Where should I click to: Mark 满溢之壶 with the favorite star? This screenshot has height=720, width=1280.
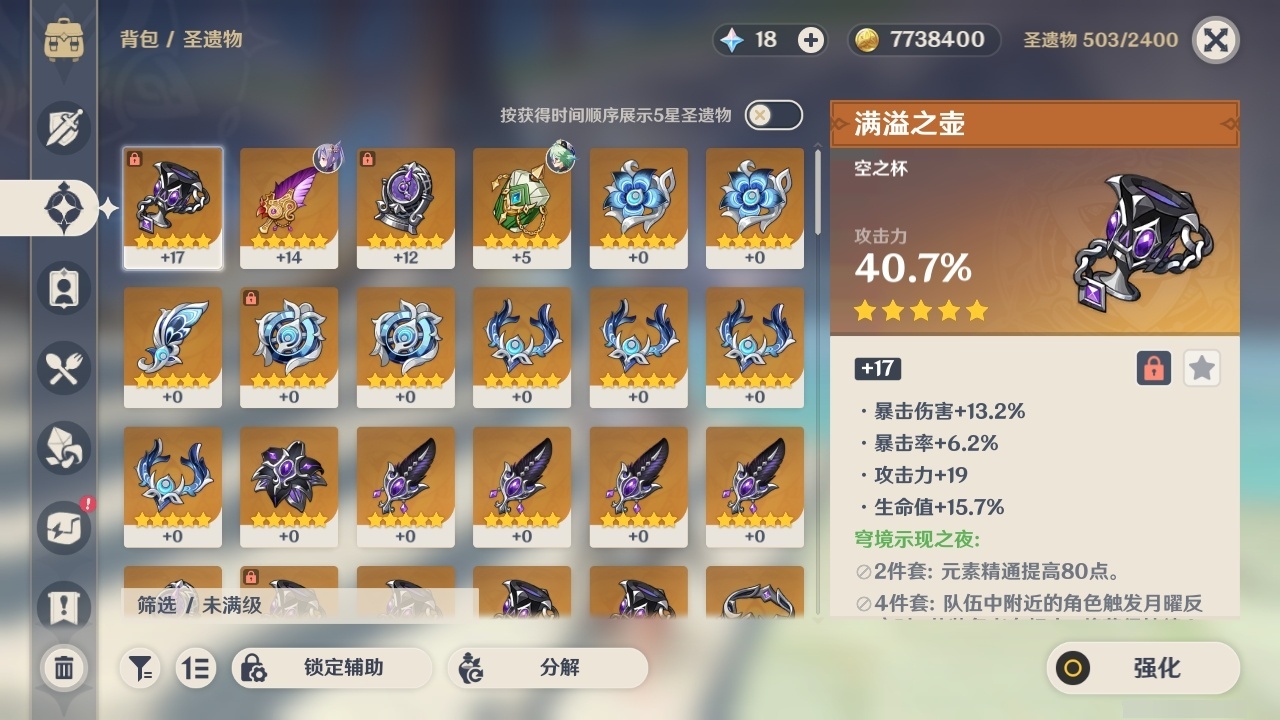point(1201,368)
